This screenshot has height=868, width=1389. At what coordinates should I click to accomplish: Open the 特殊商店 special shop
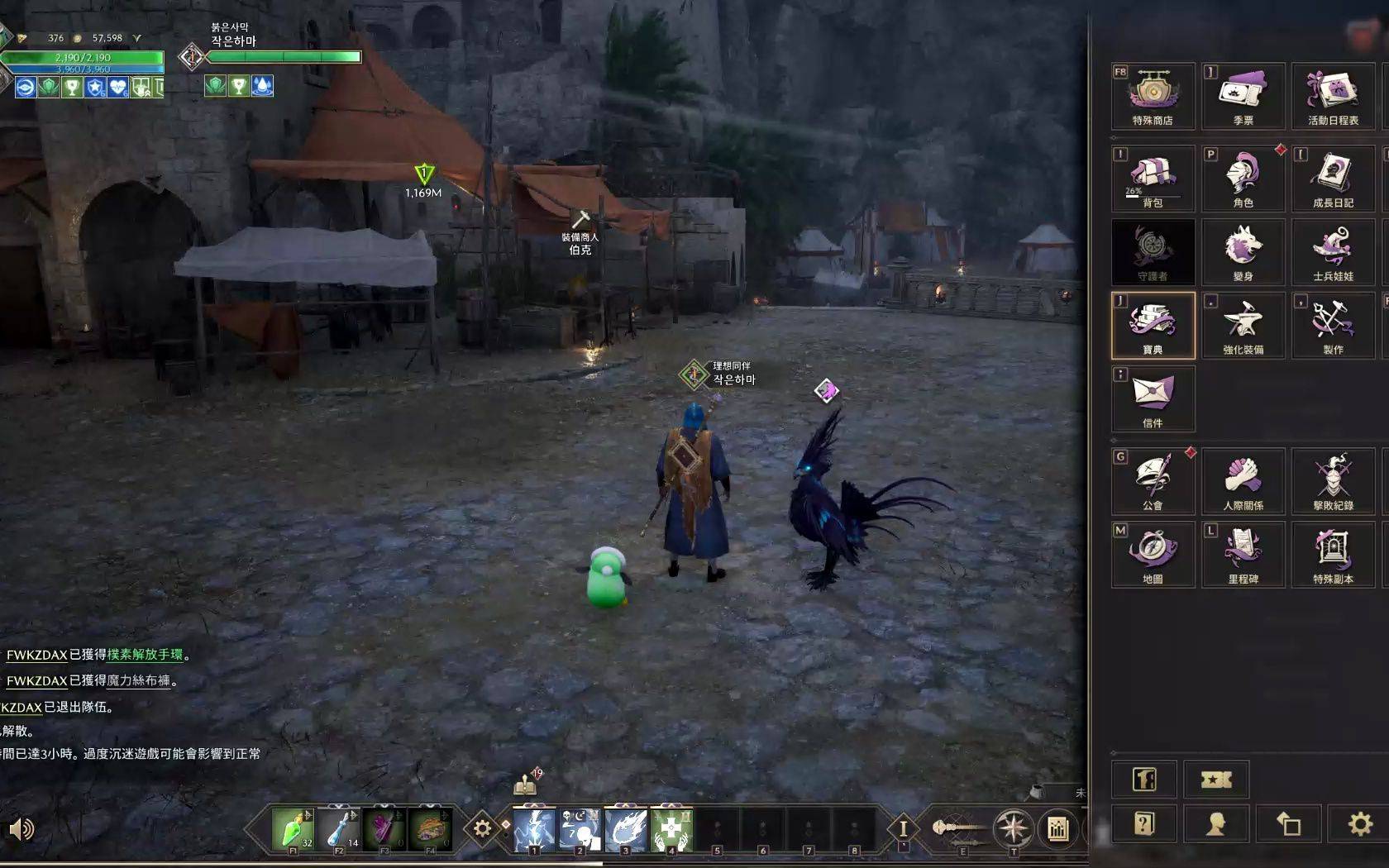point(1153,95)
